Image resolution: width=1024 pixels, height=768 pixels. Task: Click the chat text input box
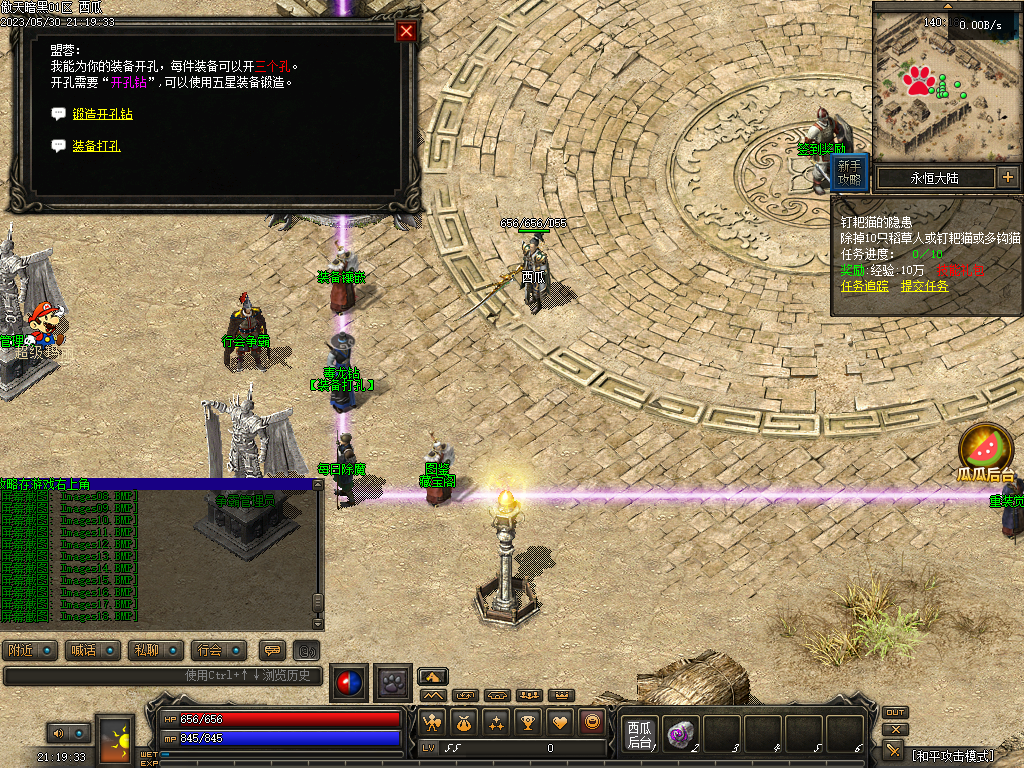(x=160, y=676)
